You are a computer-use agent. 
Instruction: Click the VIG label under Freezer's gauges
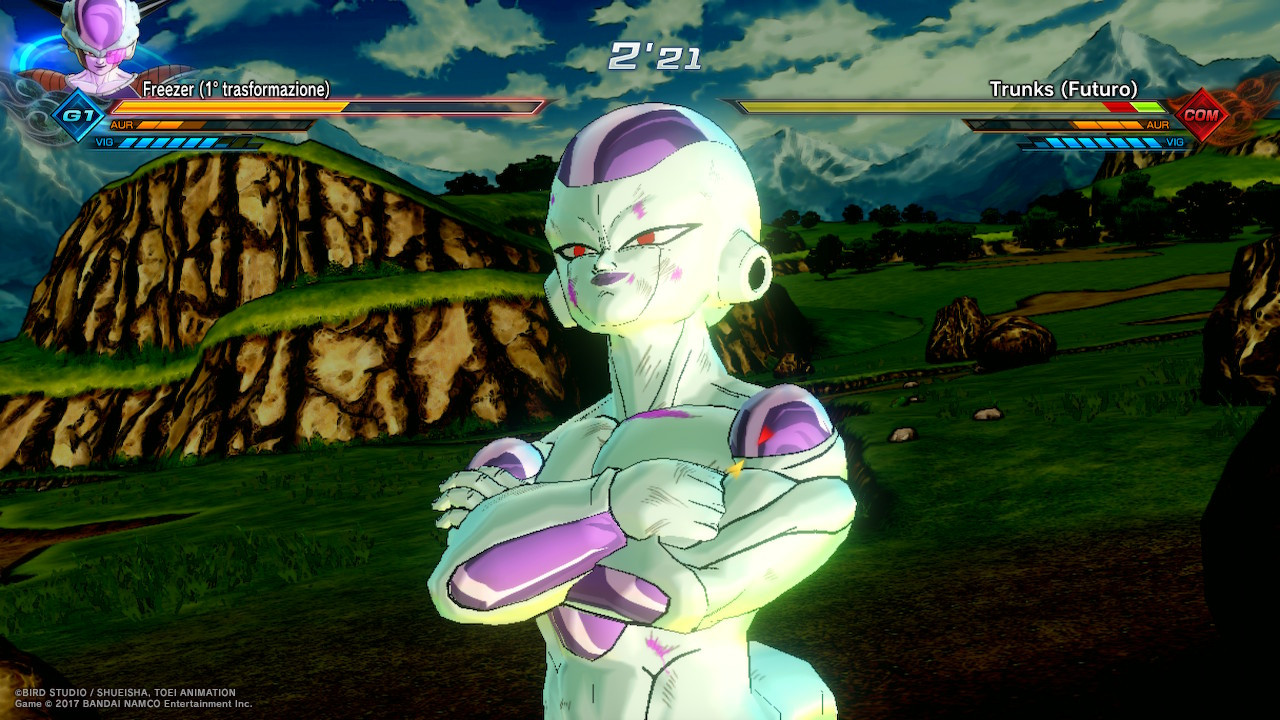click(x=103, y=141)
